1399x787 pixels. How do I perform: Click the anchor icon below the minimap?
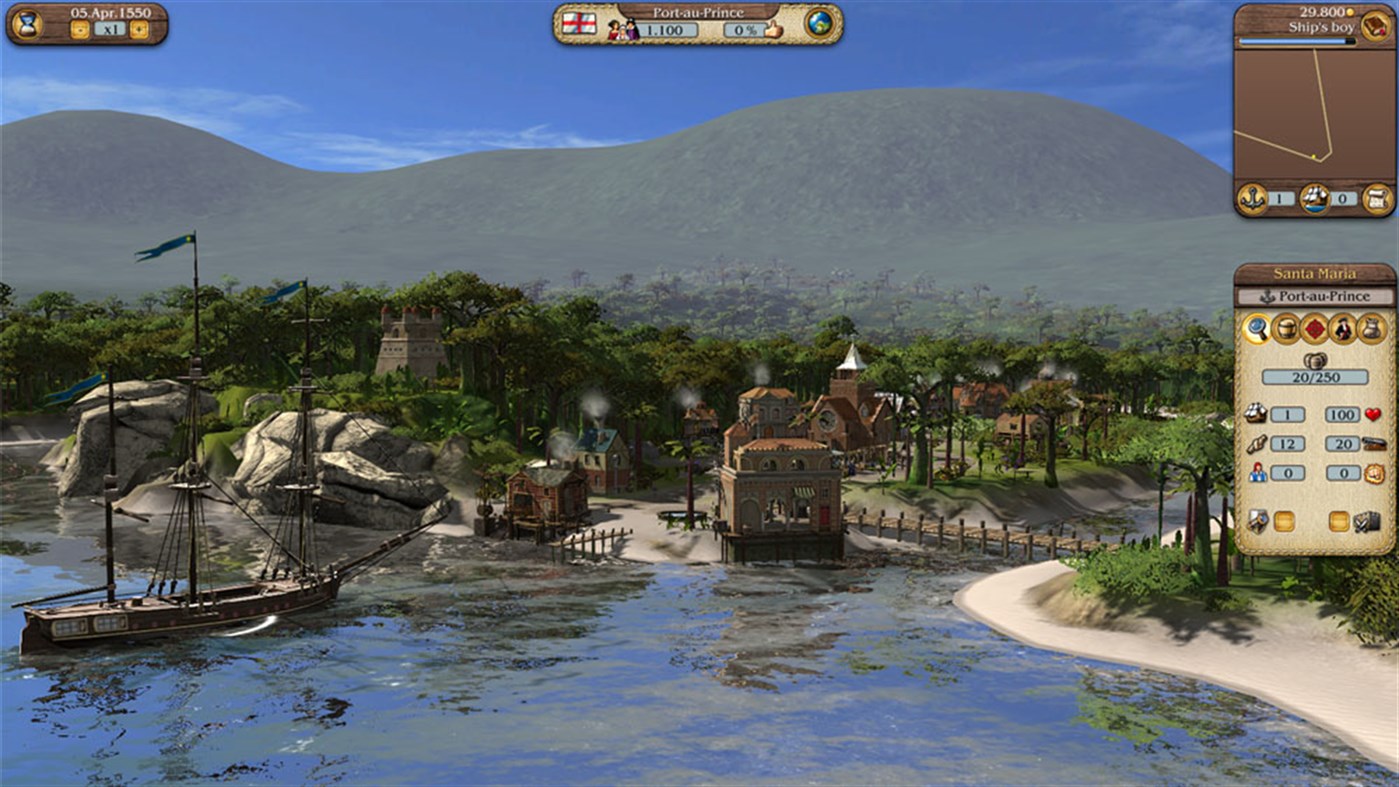pos(1251,199)
